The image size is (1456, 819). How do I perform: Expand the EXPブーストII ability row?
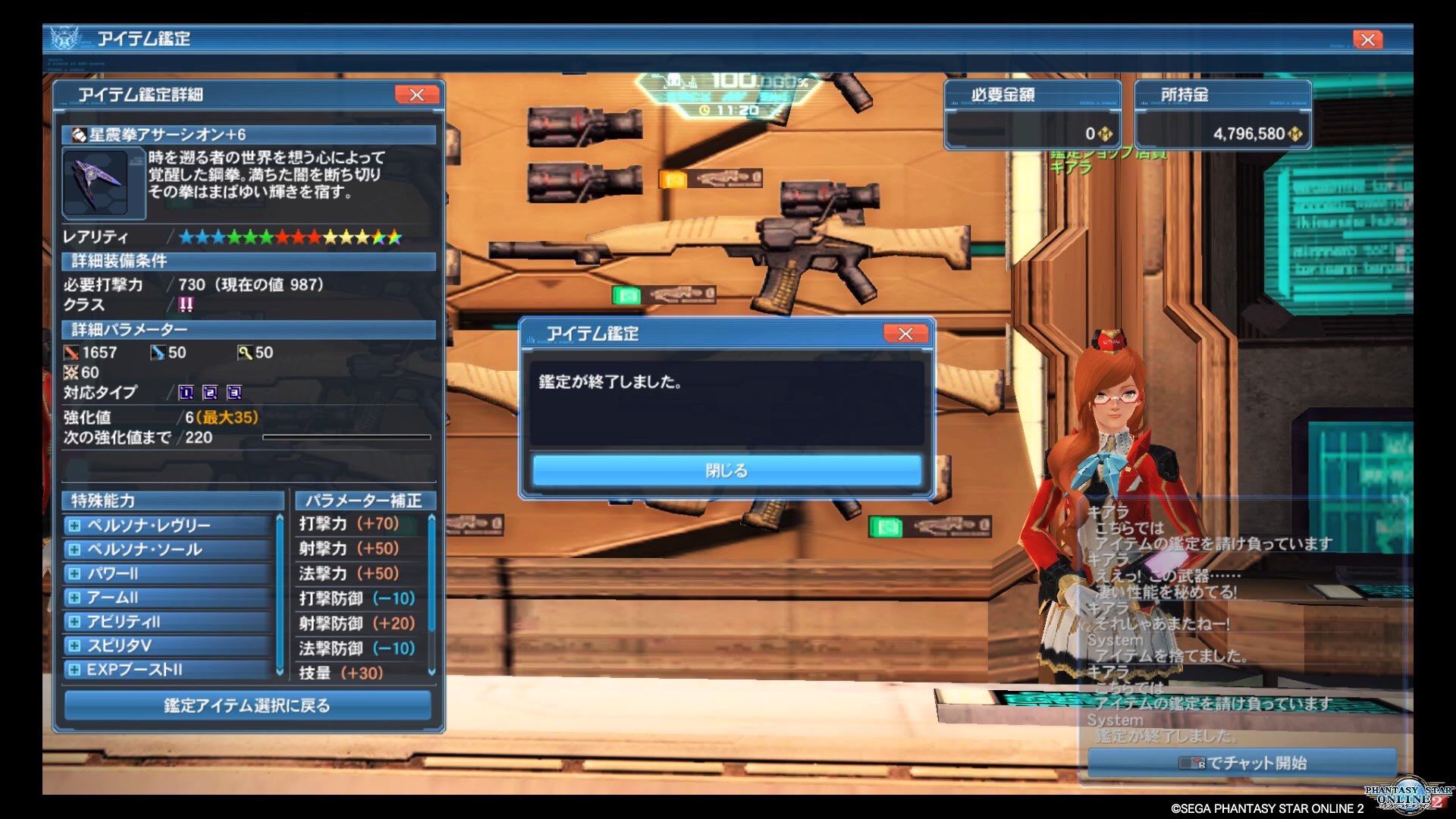point(74,670)
